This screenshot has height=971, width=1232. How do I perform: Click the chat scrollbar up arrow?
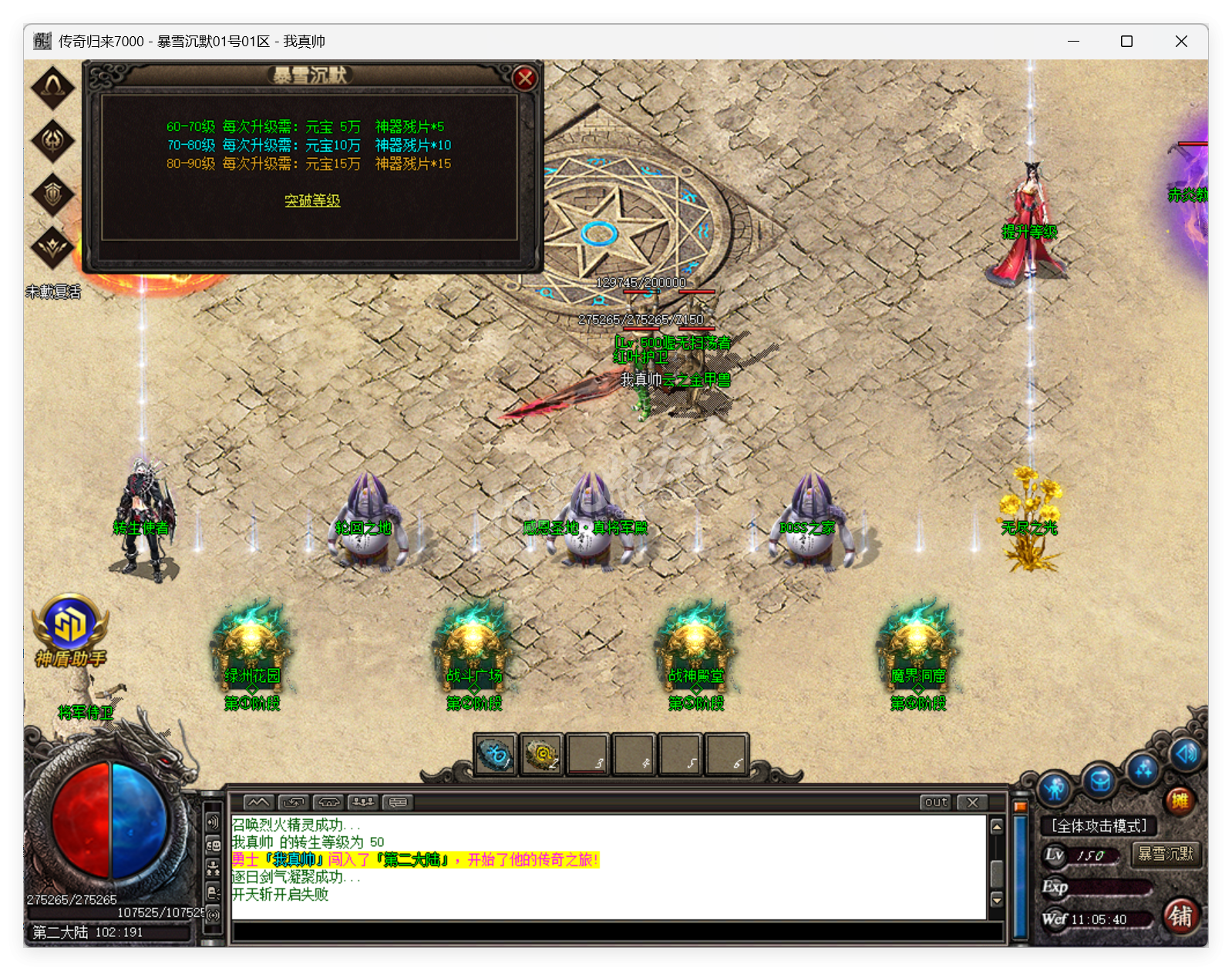[x=997, y=827]
